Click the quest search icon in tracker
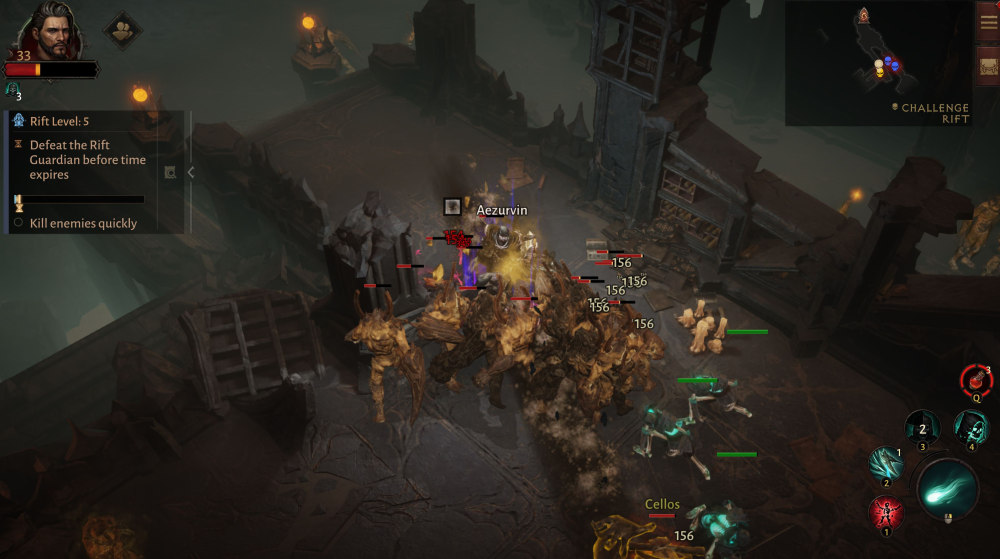Image resolution: width=1000 pixels, height=559 pixels. point(170,172)
